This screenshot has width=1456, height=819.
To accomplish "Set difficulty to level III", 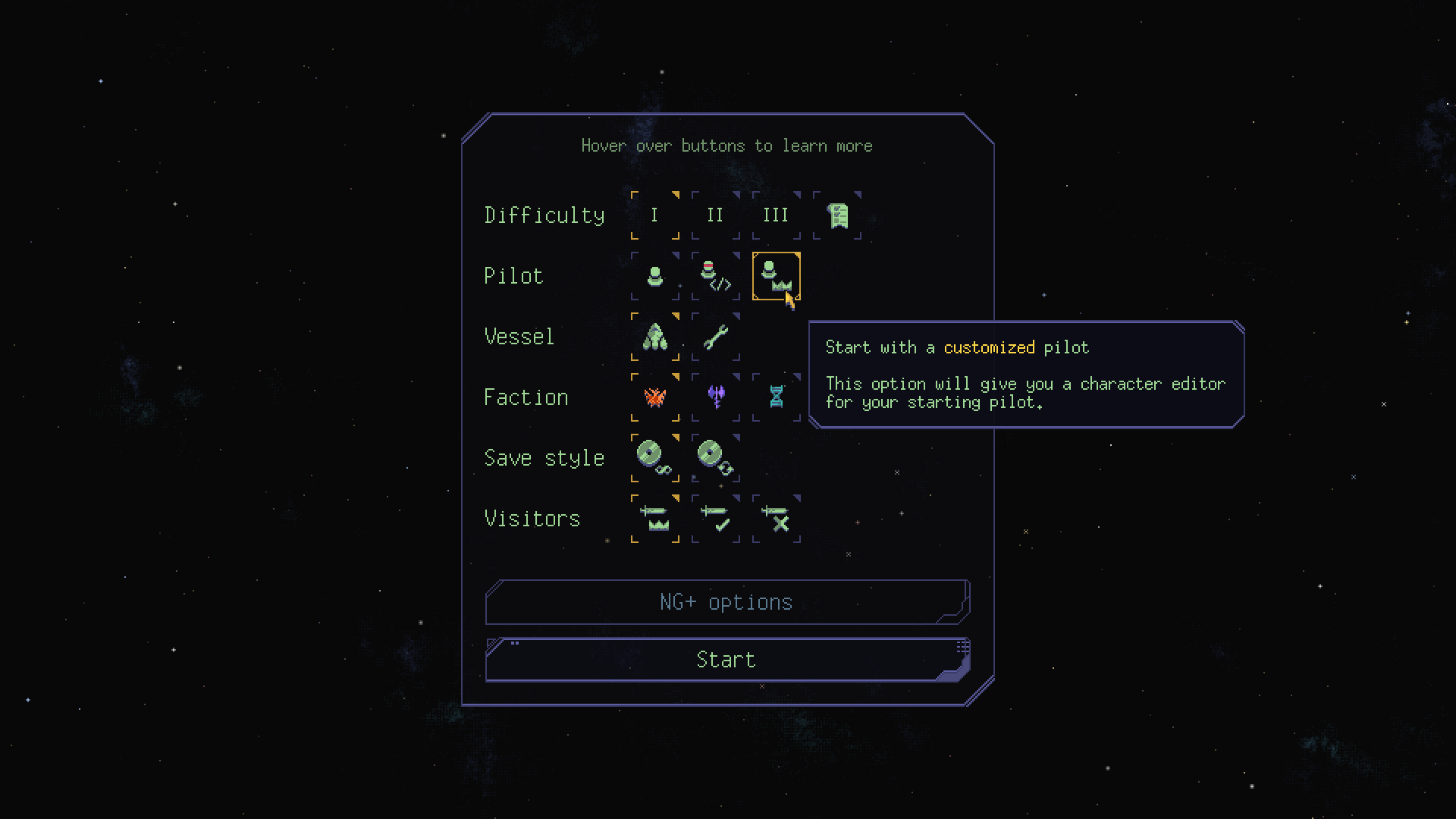I will [776, 215].
